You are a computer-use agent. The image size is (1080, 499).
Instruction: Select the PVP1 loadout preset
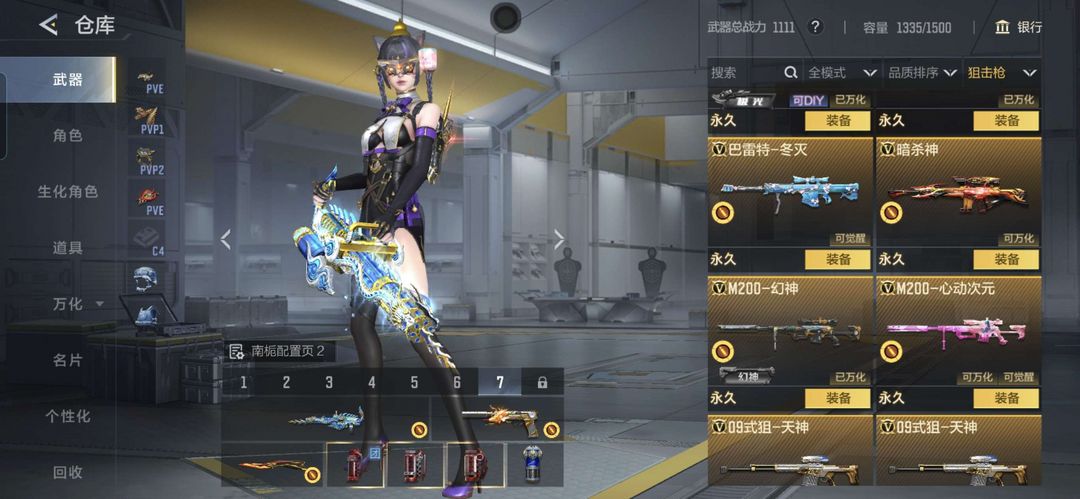[151, 120]
